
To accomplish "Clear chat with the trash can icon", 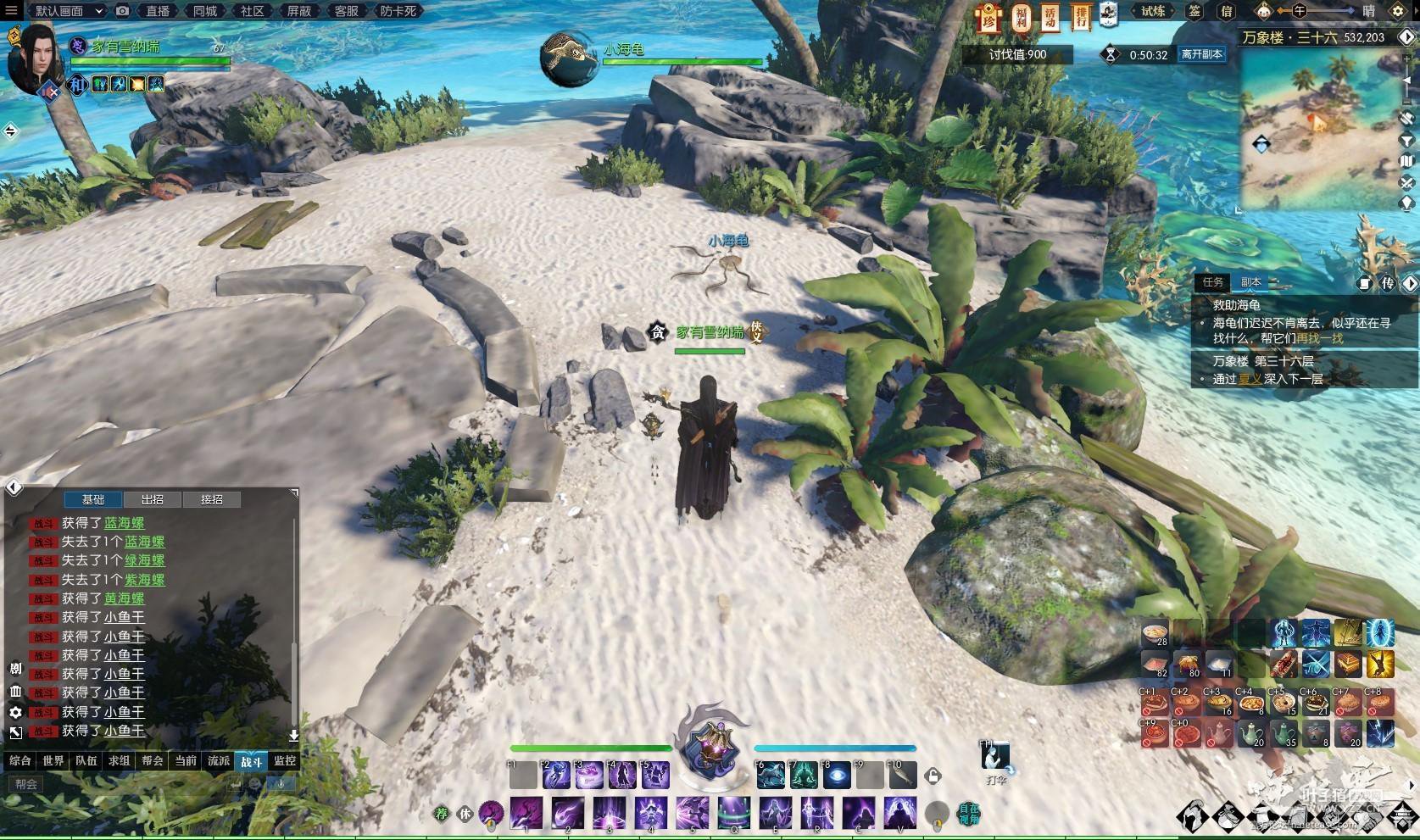I will click(15, 692).
